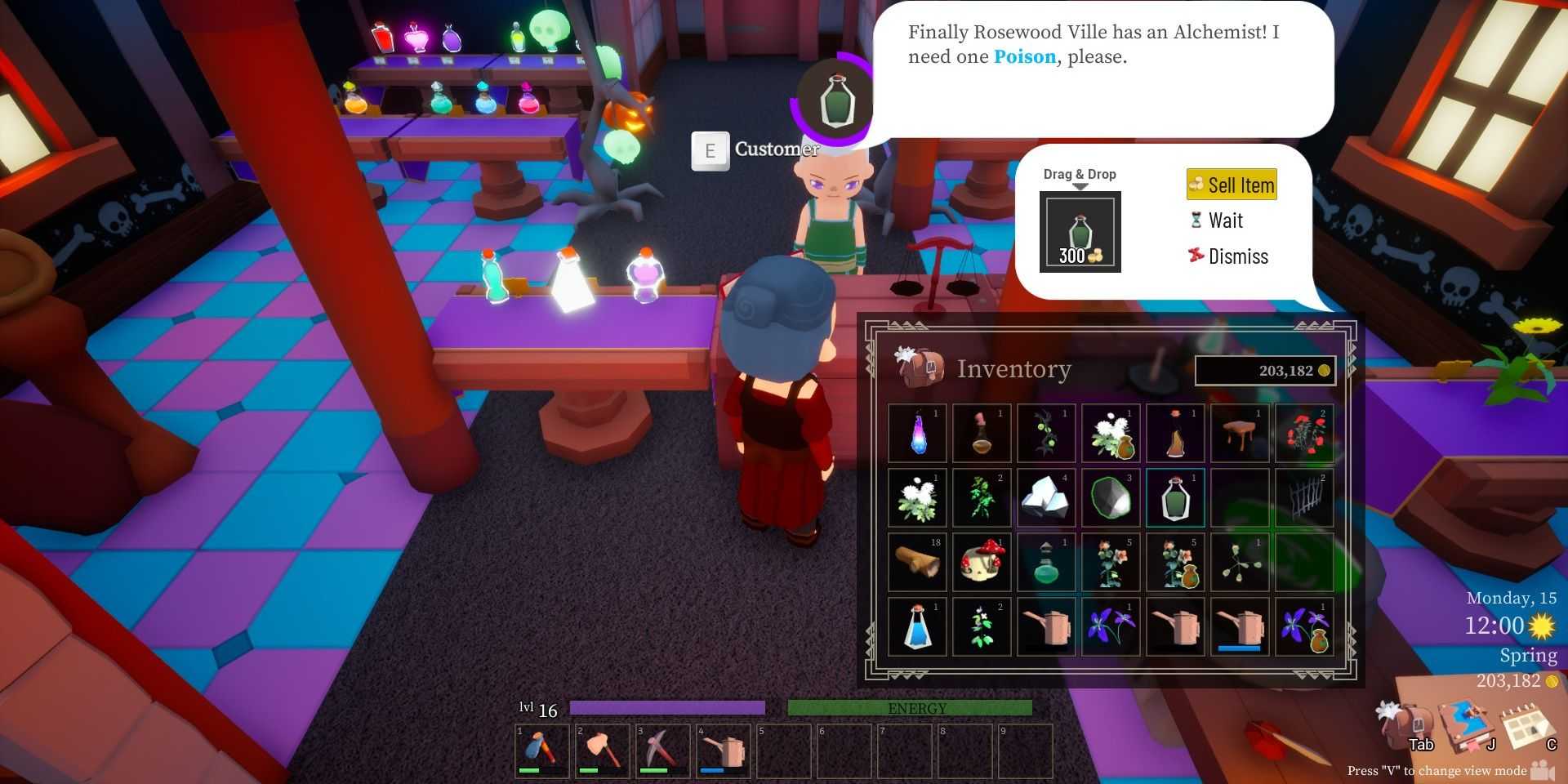Select the silver ore chunks
1568x784 pixels.
click(x=1046, y=497)
